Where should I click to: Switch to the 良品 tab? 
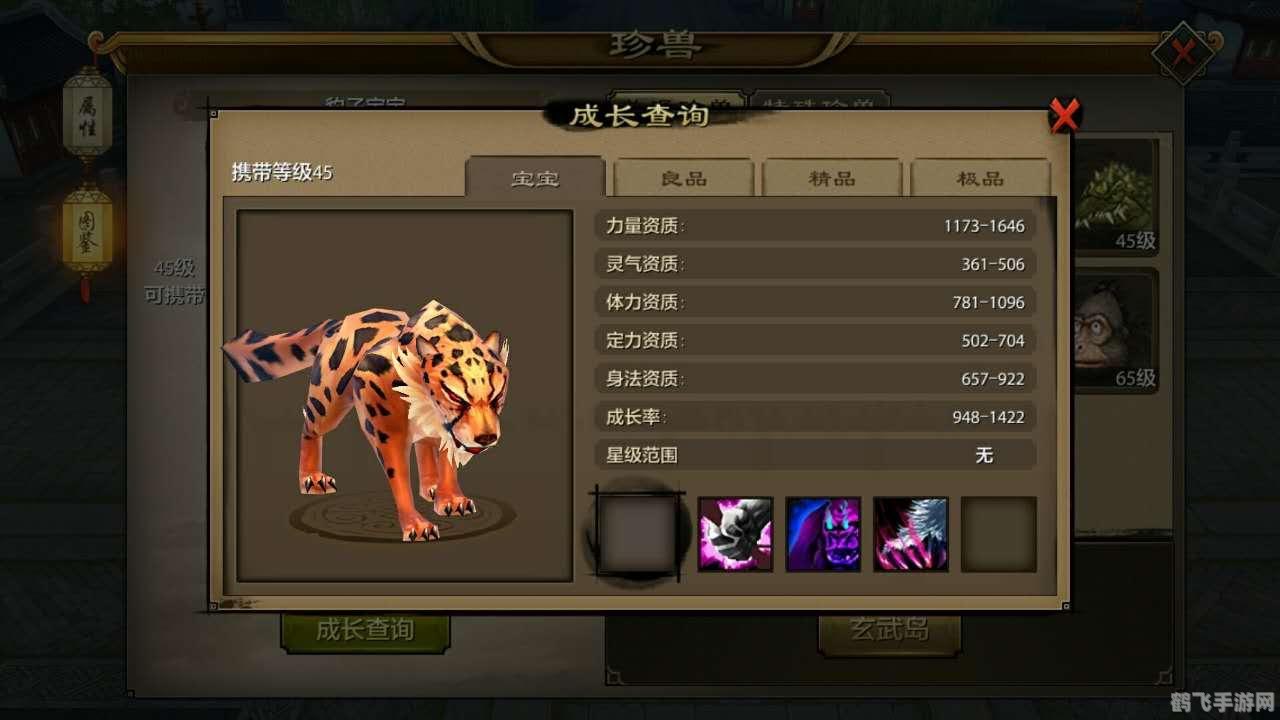(x=682, y=177)
